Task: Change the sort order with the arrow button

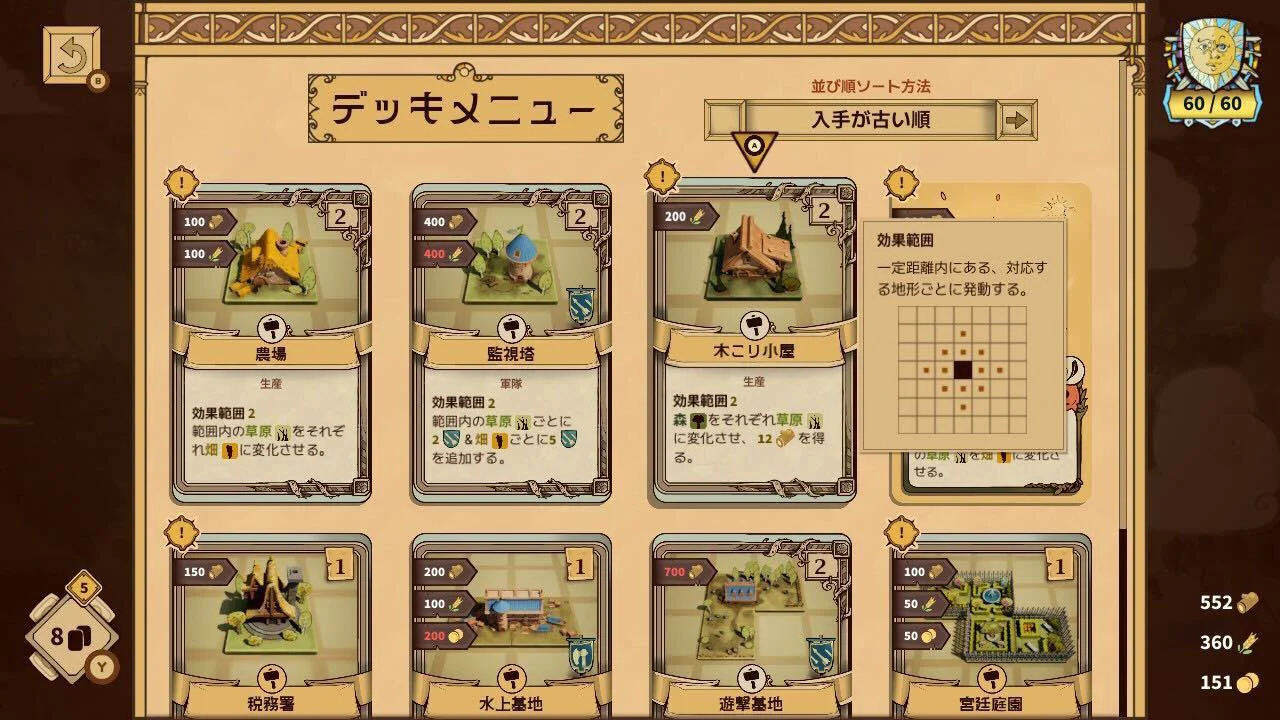Action: click(1017, 120)
